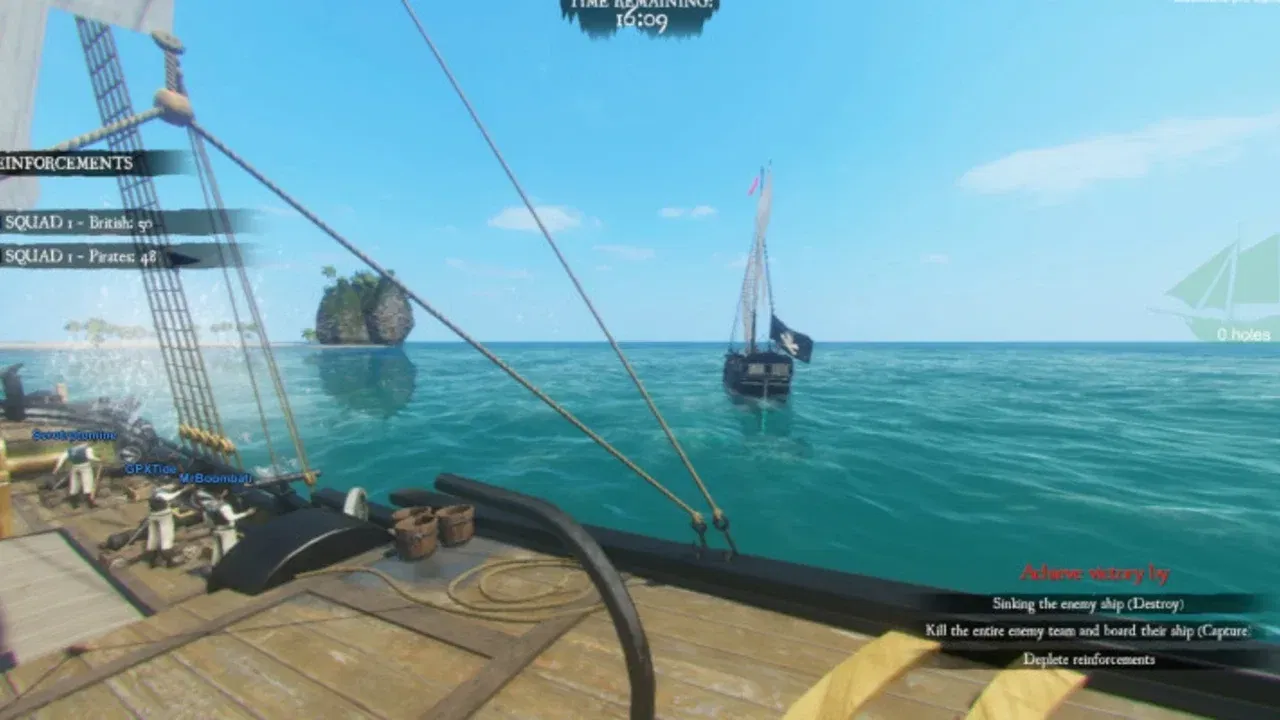Select the Squad 1 Pirates row
This screenshot has width=1280, height=720.
(80, 257)
